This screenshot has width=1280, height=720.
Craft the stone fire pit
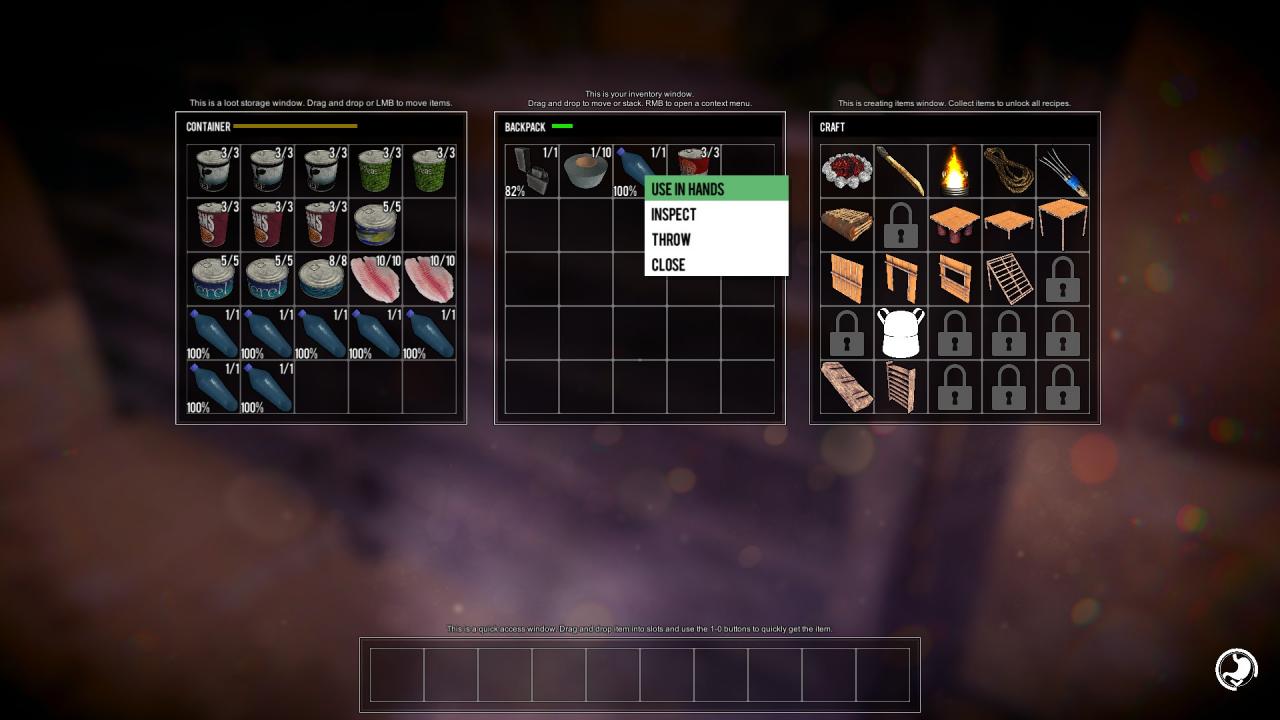pyautogui.click(x=846, y=171)
